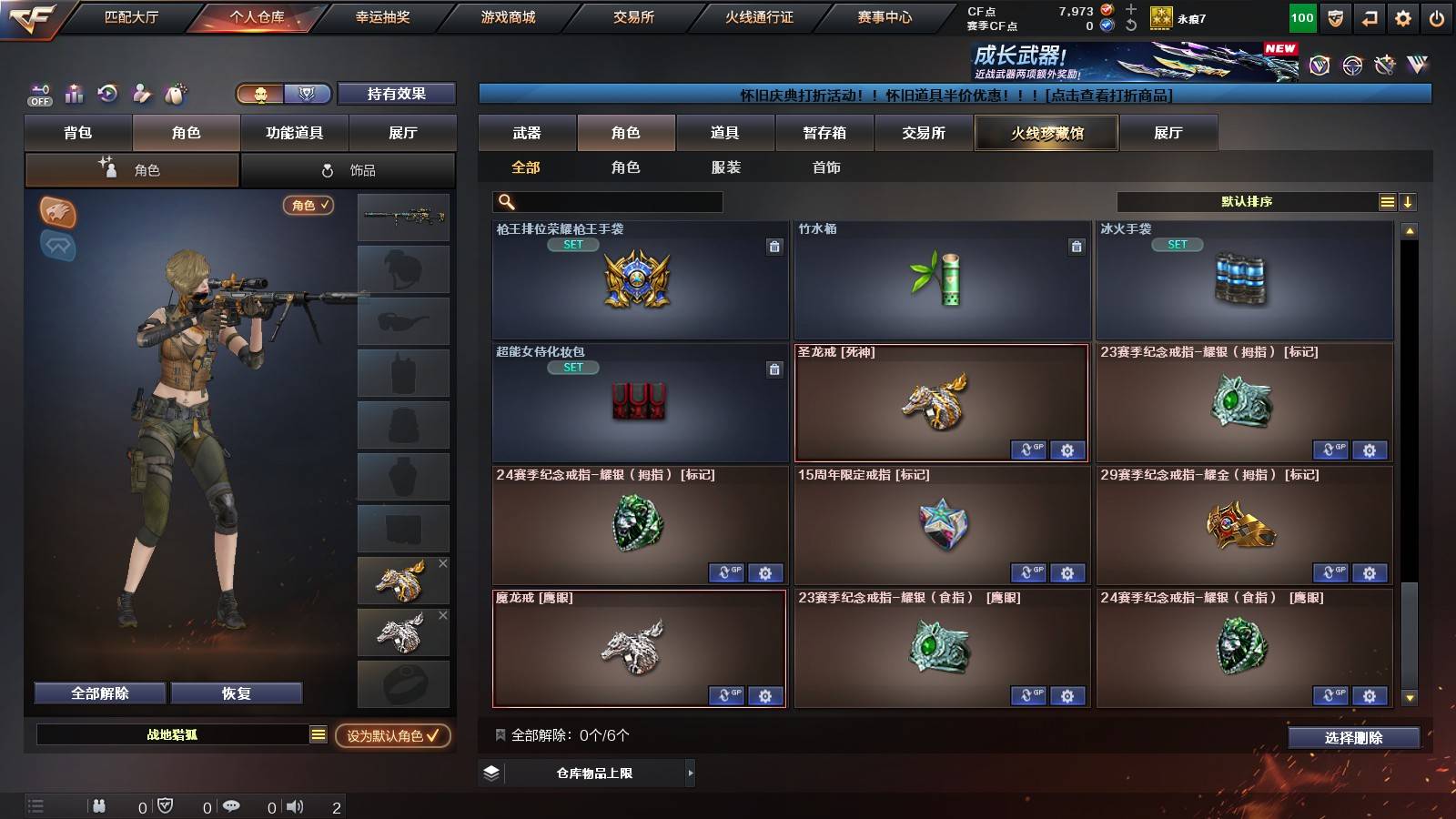Open the 首饰 jewelry sub-tab
This screenshot has width=1456, height=819.
click(x=825, y=167)
